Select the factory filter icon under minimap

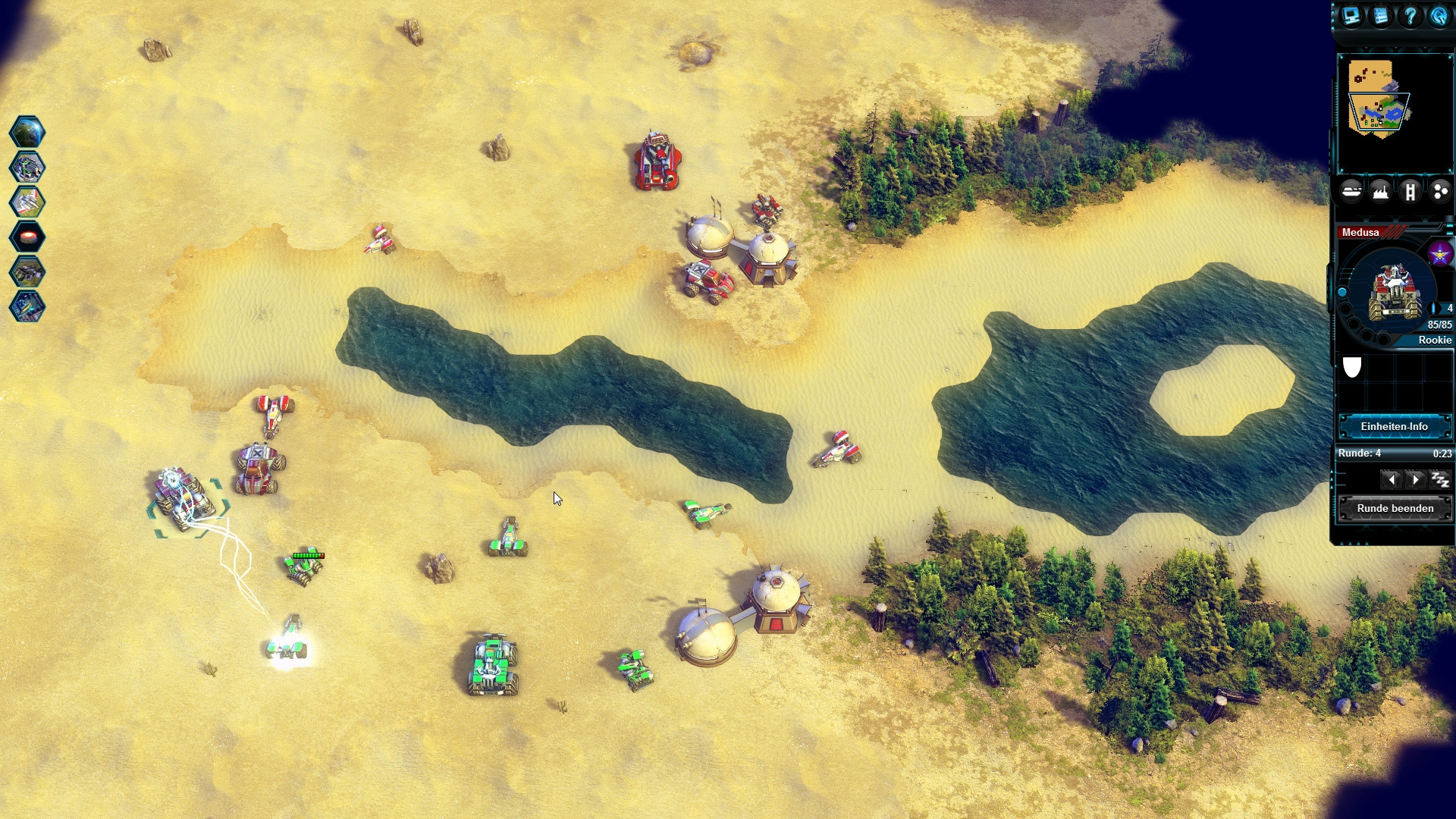pos(1380,191)
